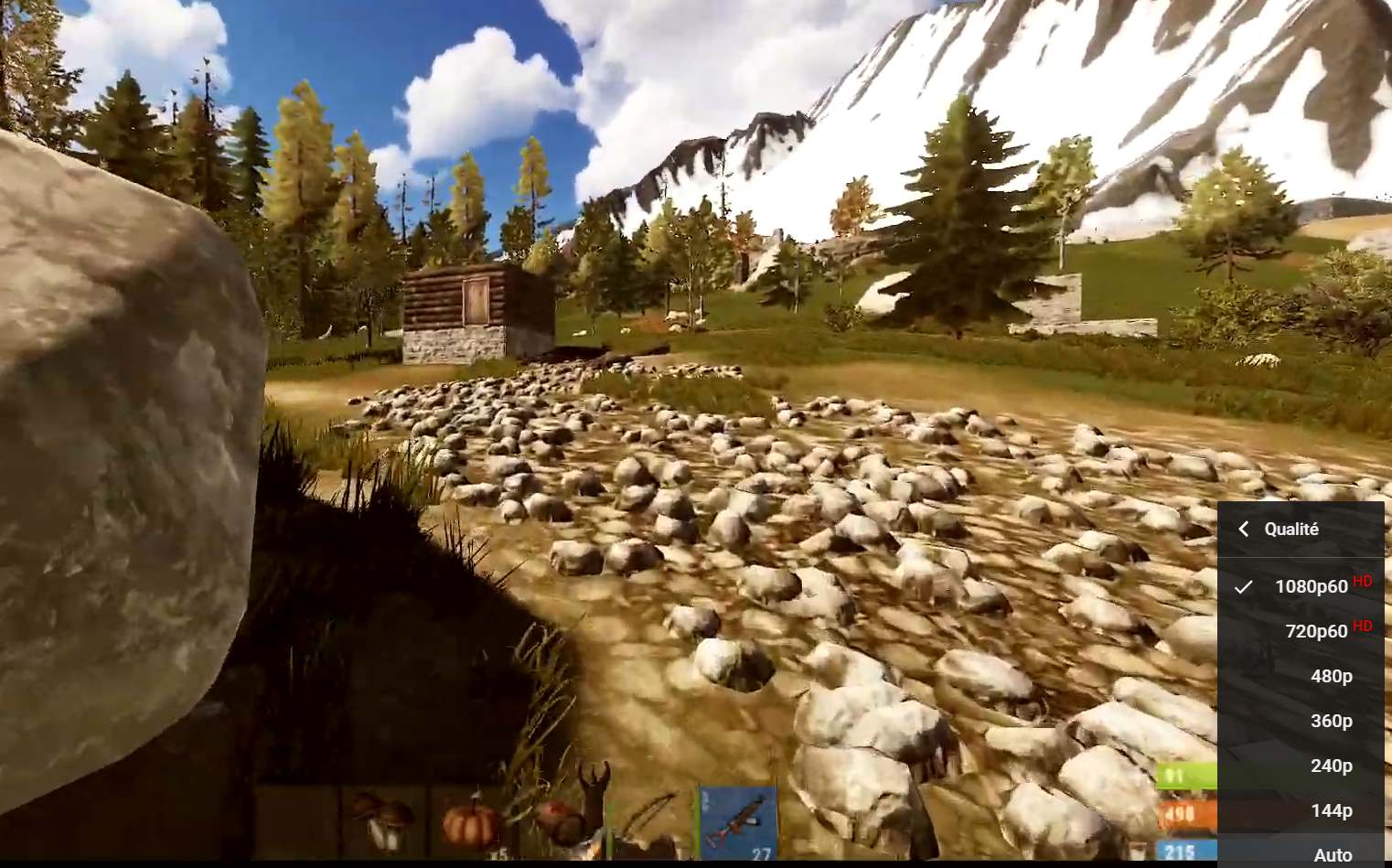Select the pumpkin hotbar slot
Viewport: 1392px width, 868px height.
point(471,820)
